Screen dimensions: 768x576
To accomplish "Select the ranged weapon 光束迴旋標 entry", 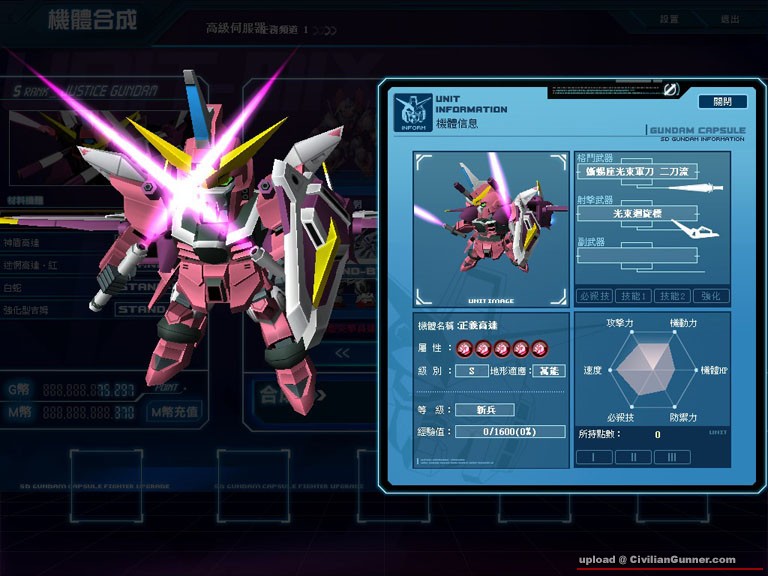I will pyautogui.click(x=636, y=213).
